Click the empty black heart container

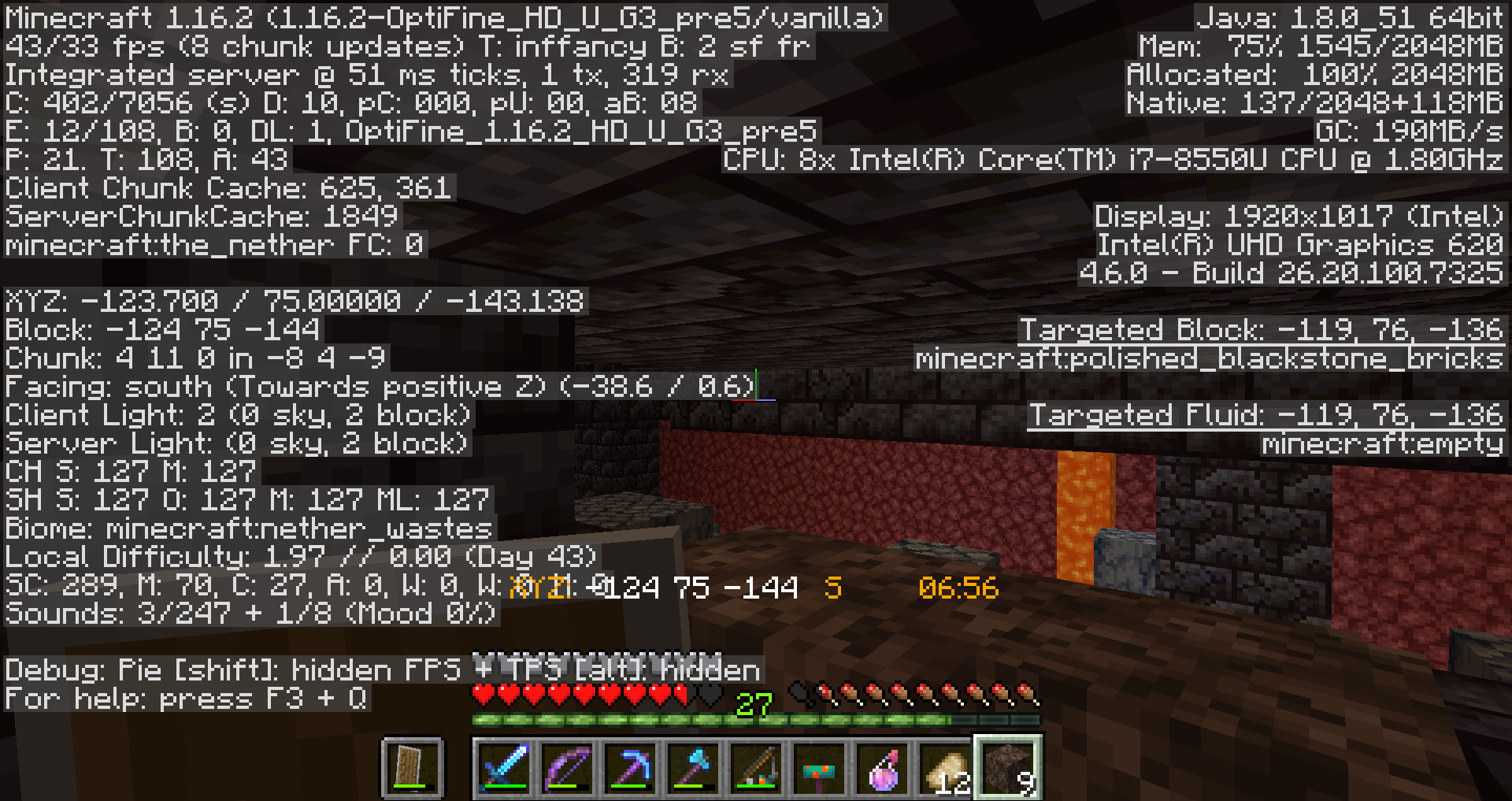[707, 693]
